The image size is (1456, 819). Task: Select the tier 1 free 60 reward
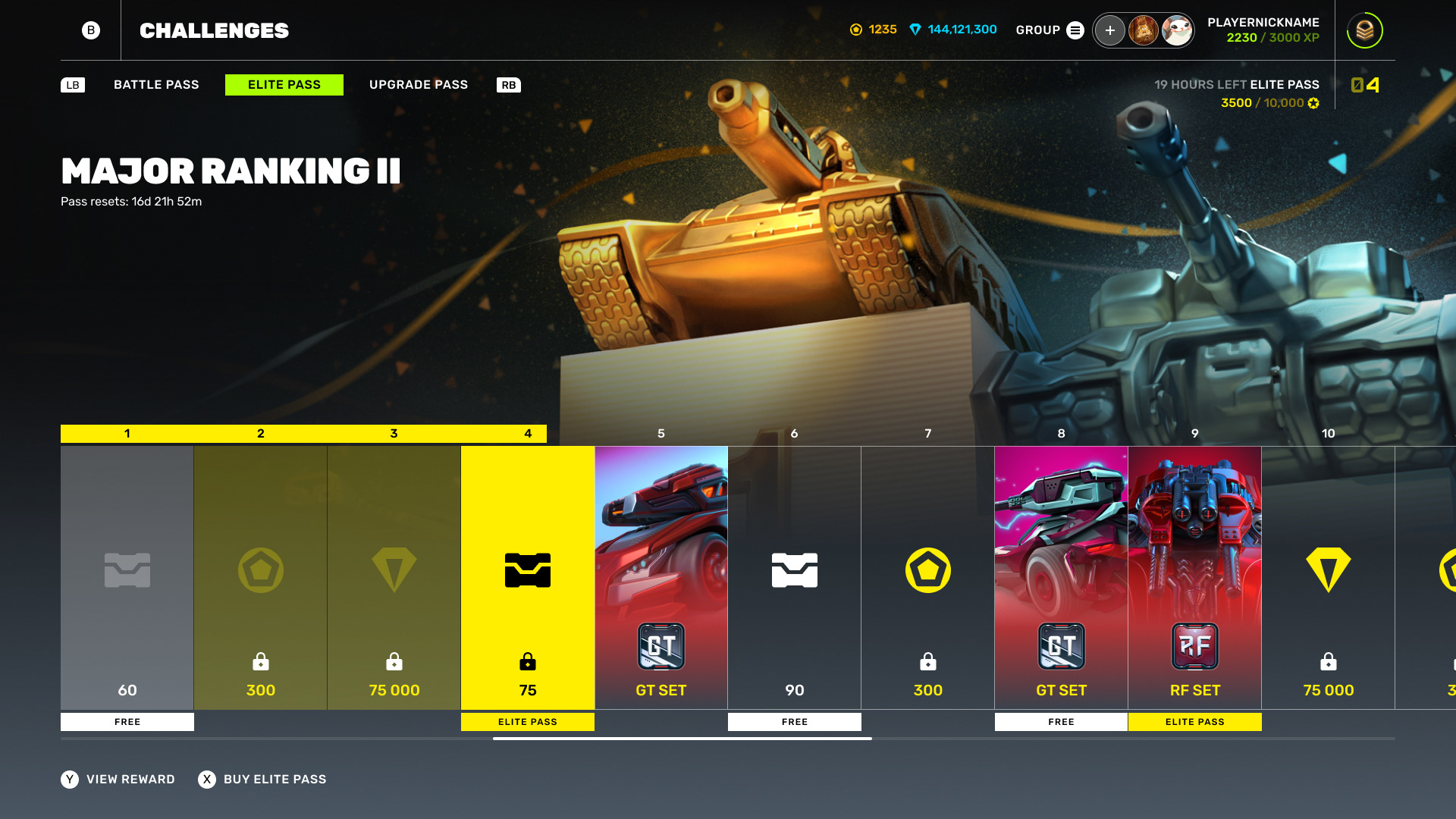tap(127, 578)
